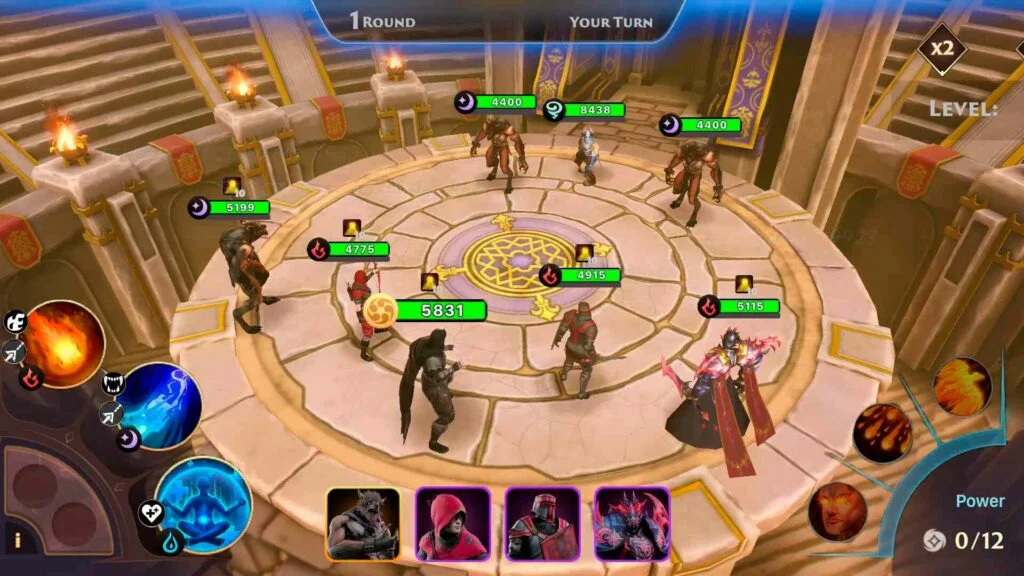Activate the fireball skill

click(63, 343)
